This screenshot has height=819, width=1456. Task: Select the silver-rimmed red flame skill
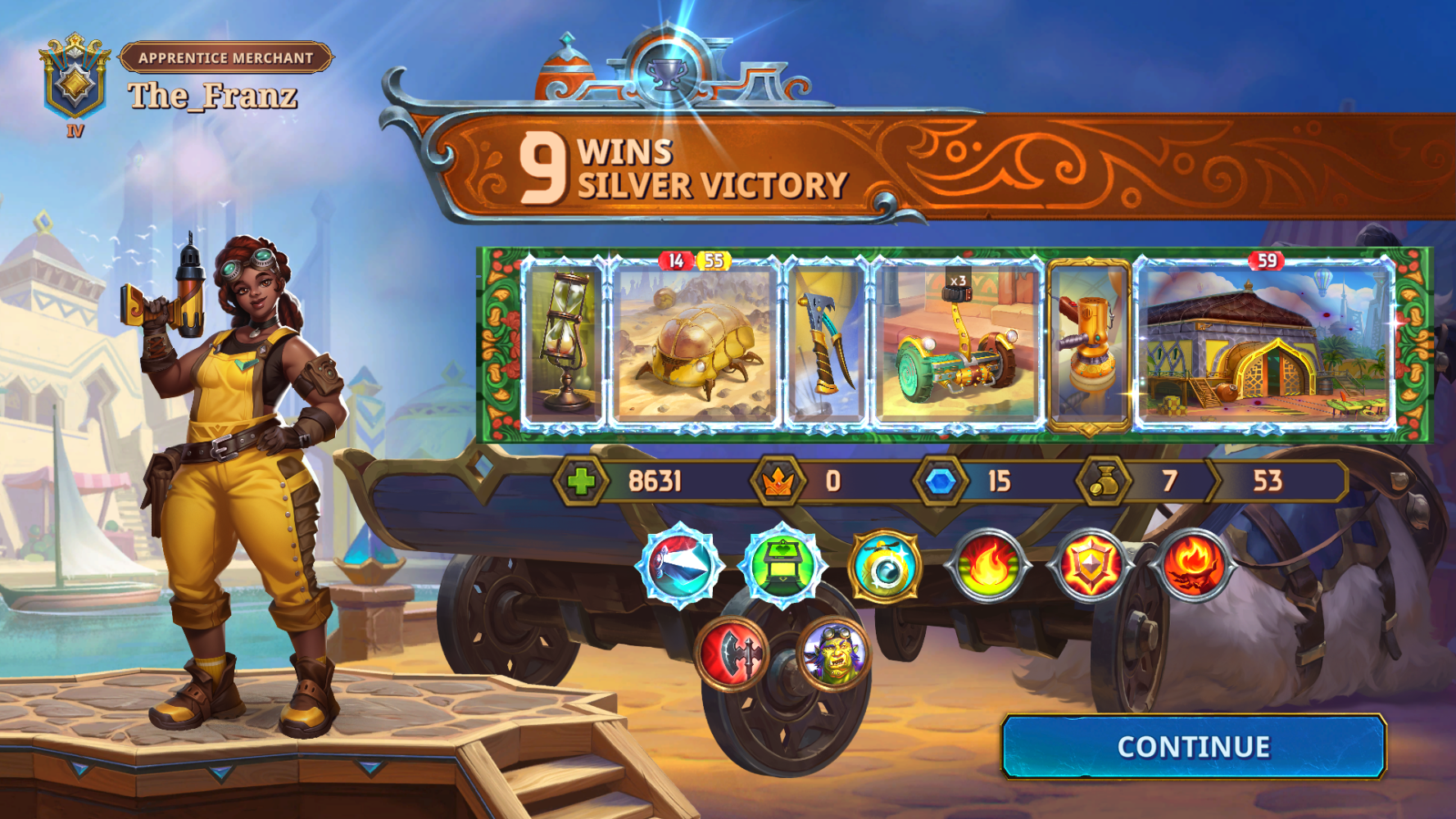[1193, 565]
